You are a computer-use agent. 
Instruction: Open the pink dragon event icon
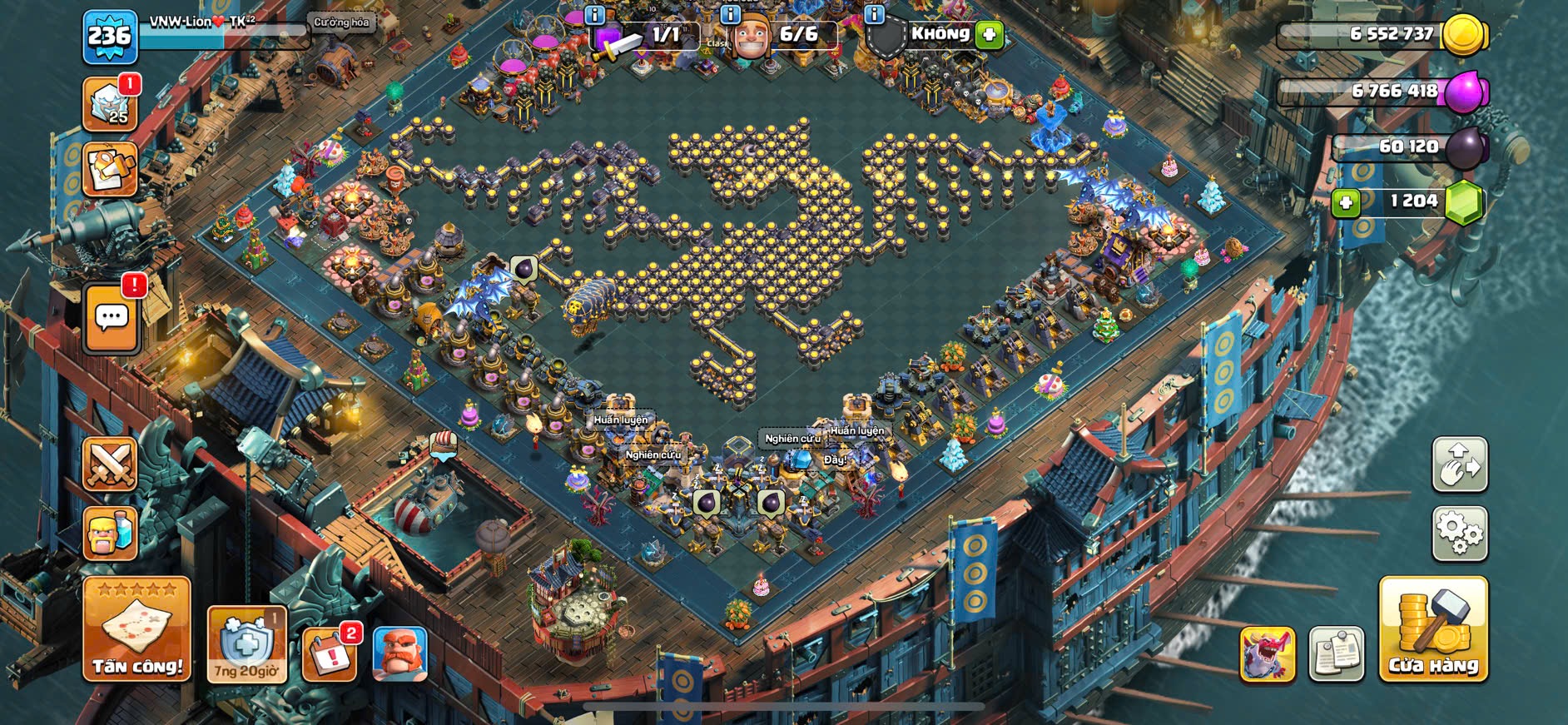coord(1267,654)
